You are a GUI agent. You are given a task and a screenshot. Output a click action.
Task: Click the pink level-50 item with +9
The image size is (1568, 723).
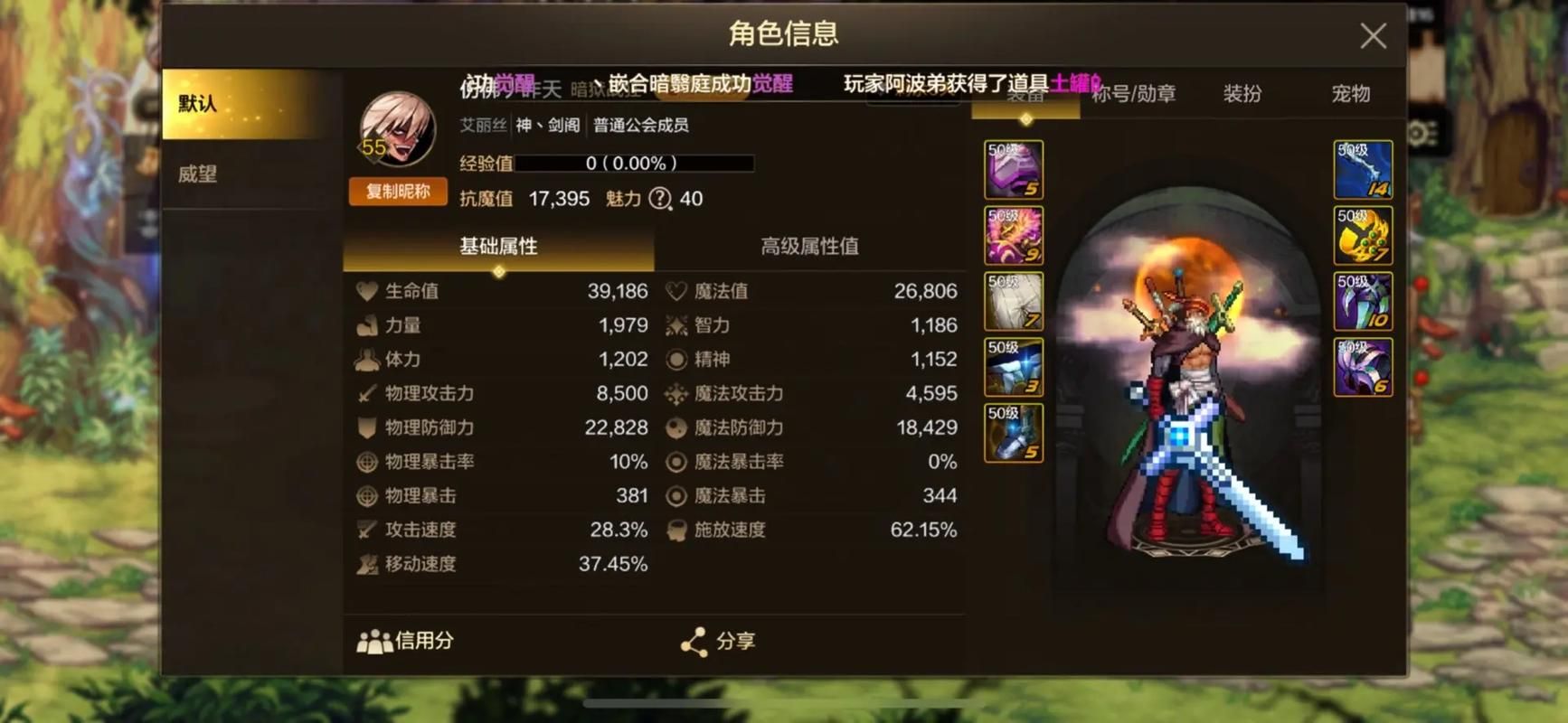click(x=1012, y=235)
